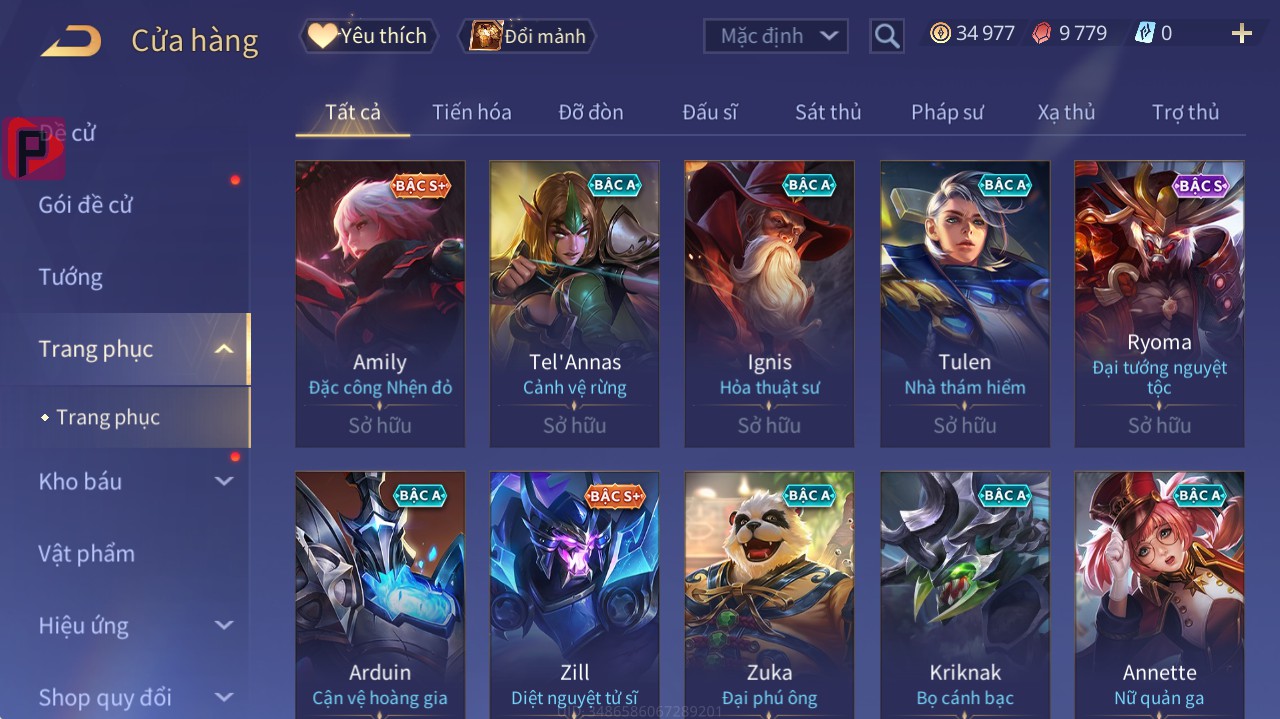This screenshot has width=1280, height=719.
Task: Expand the Mặc định sort dropdown
Action: pos(776,36)
